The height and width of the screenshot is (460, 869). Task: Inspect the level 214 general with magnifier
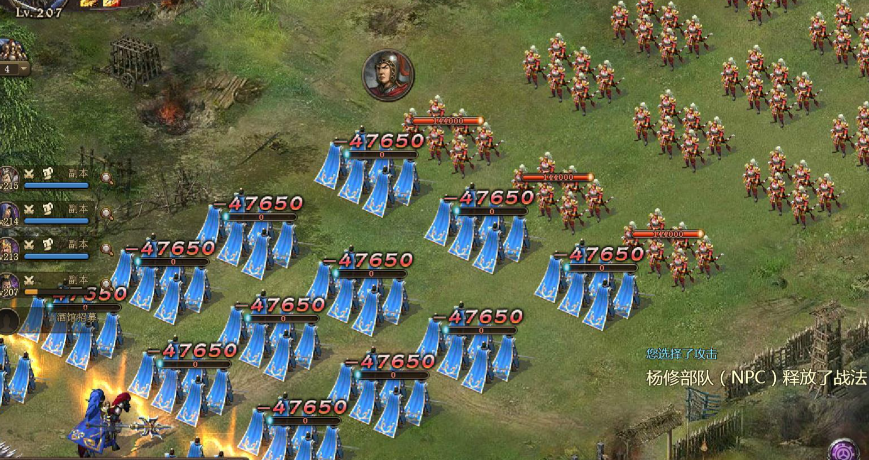coord(106,213)
